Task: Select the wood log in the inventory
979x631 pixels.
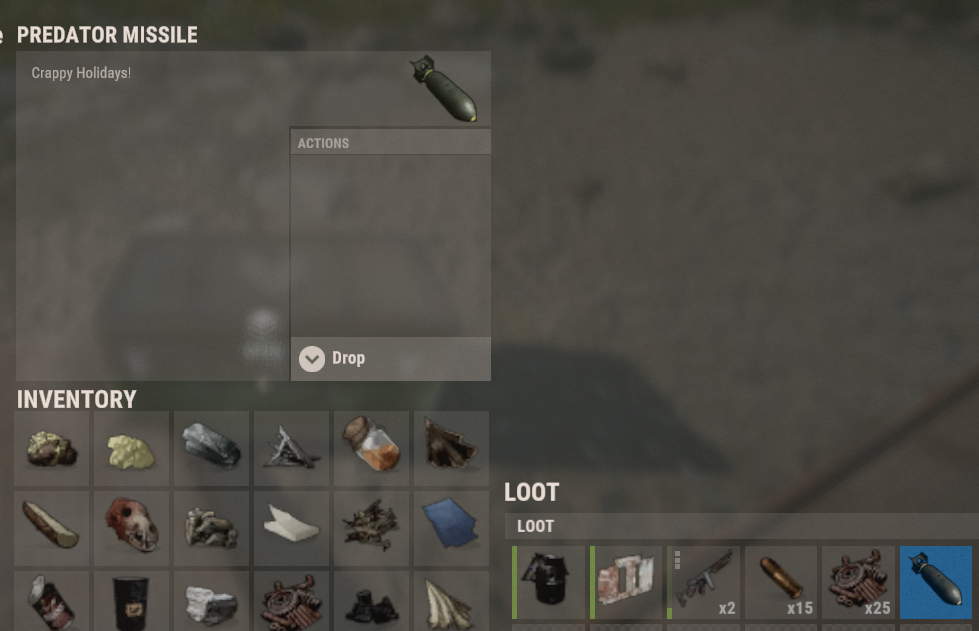Action: pyautogui.click(x=52, y=528)
